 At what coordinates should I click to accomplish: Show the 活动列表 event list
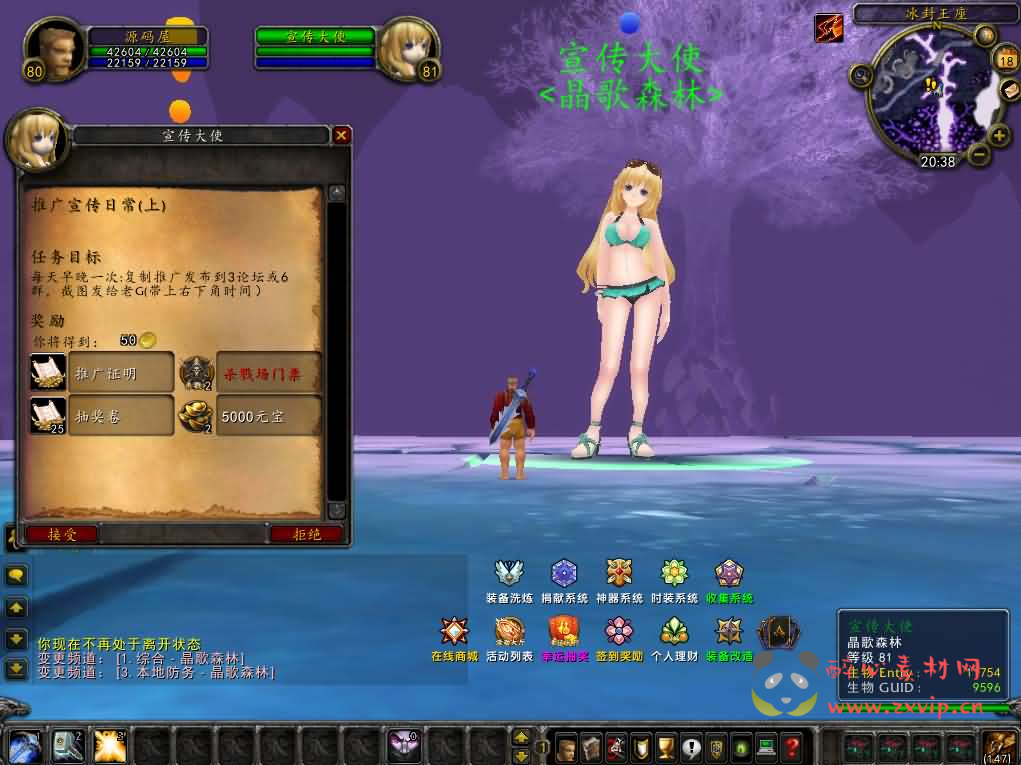click(509, 632)
